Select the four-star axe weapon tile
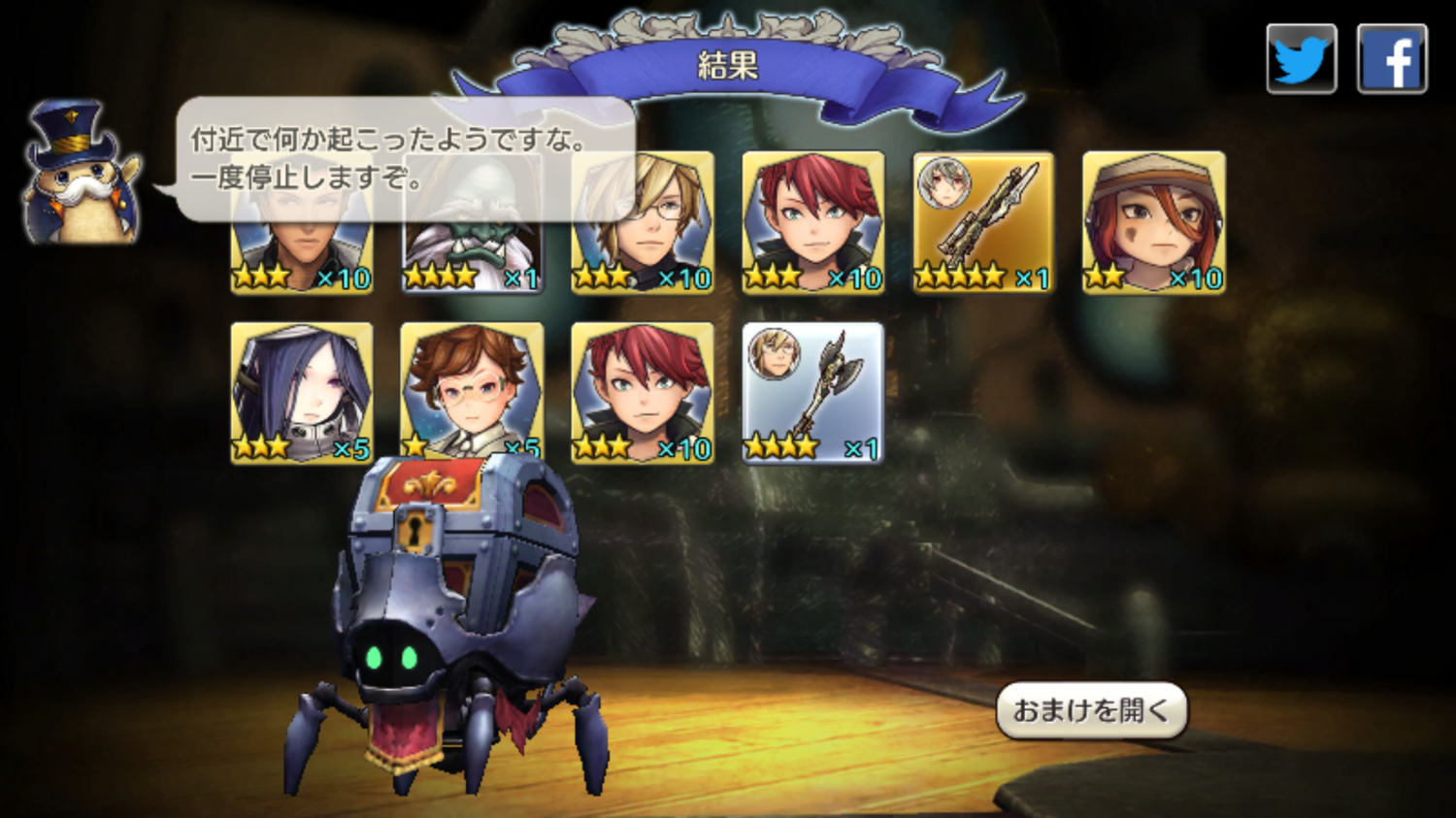Viewport: 1456px width, 818px height. (x=812, y=393)
